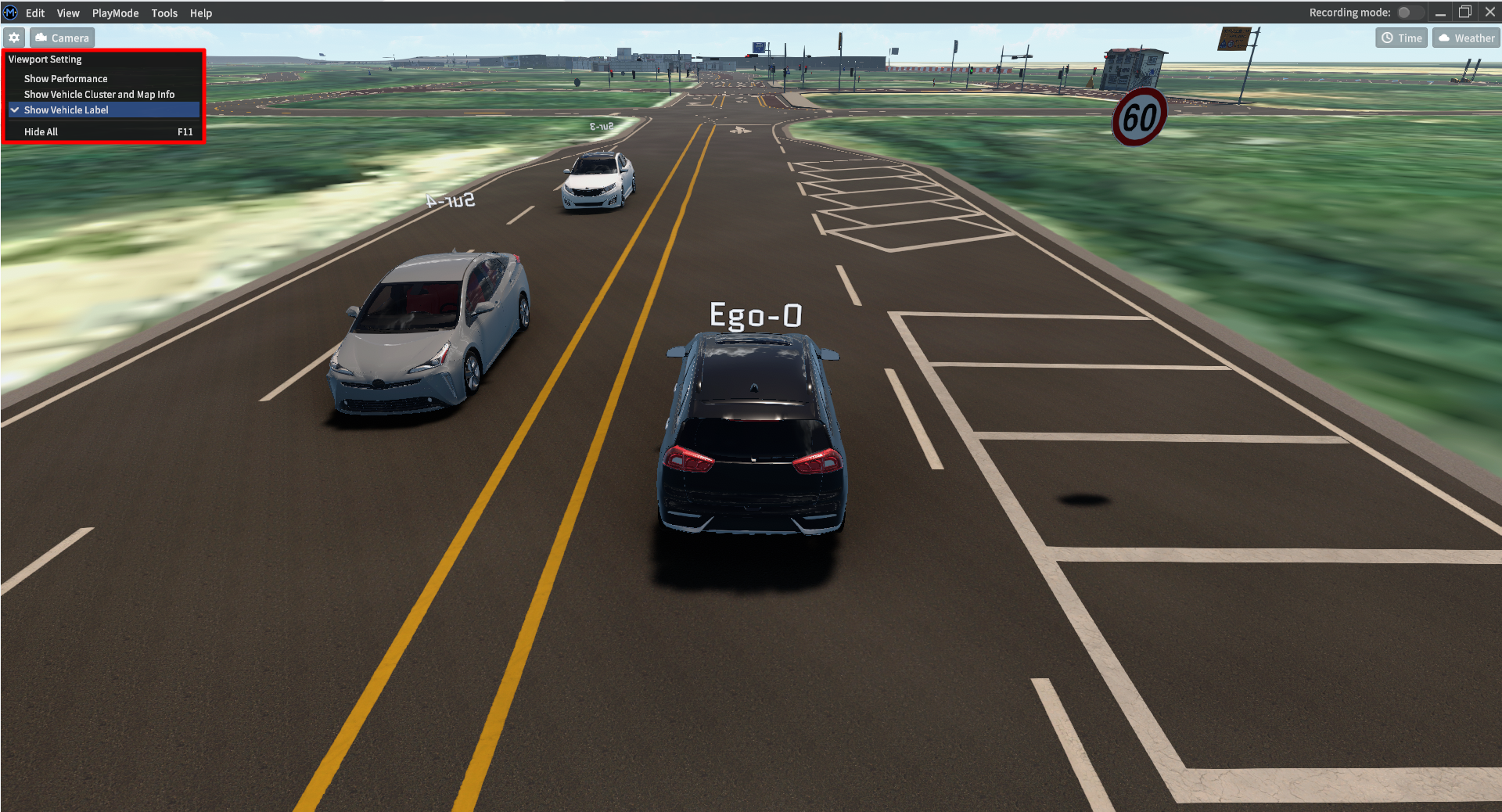The width and height of the screenshot is (1502, 812).
Task: Open the View menu
Action: coord(68,13)
